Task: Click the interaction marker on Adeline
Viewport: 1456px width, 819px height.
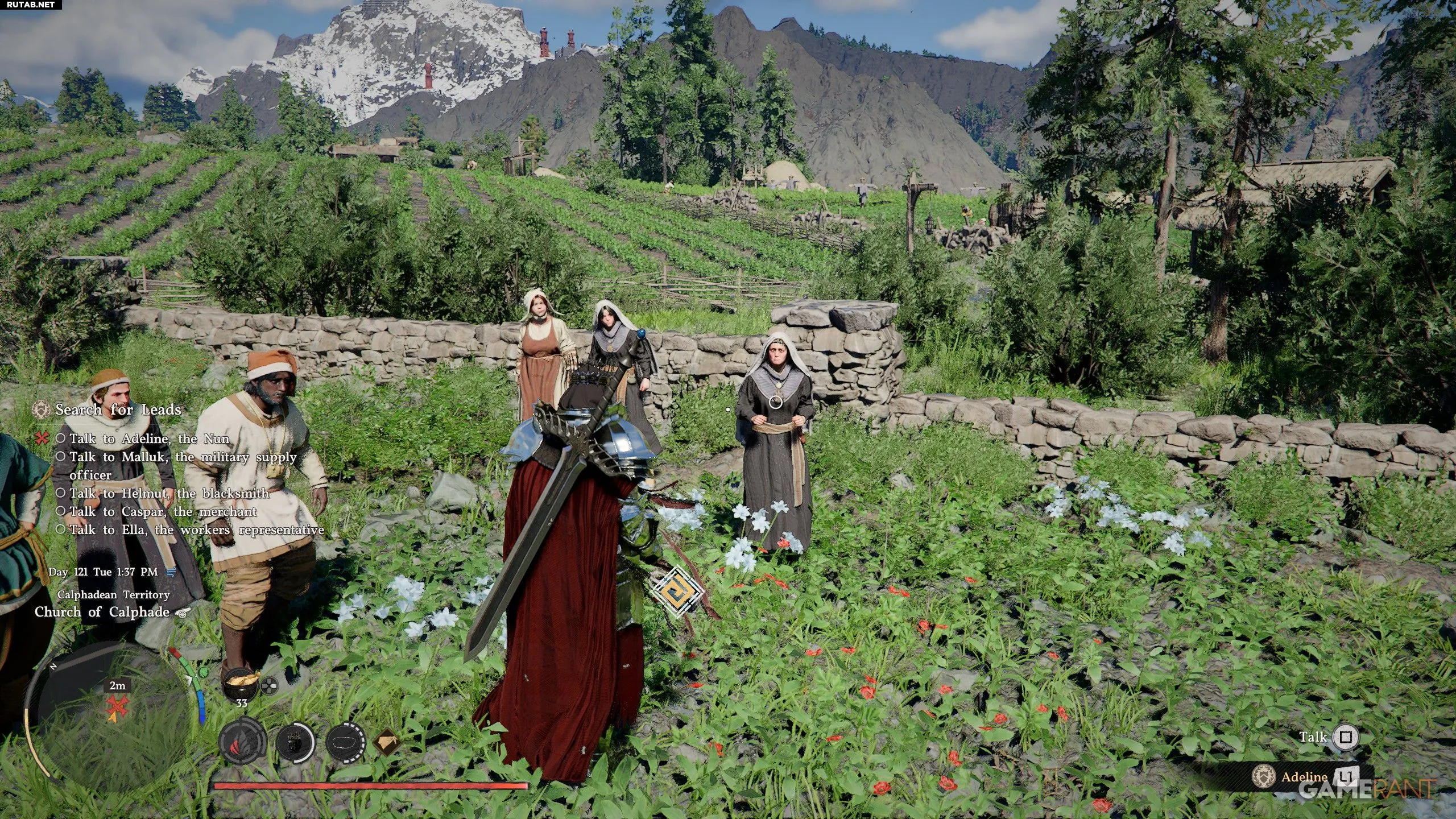Action: click(x=775, y=402)
